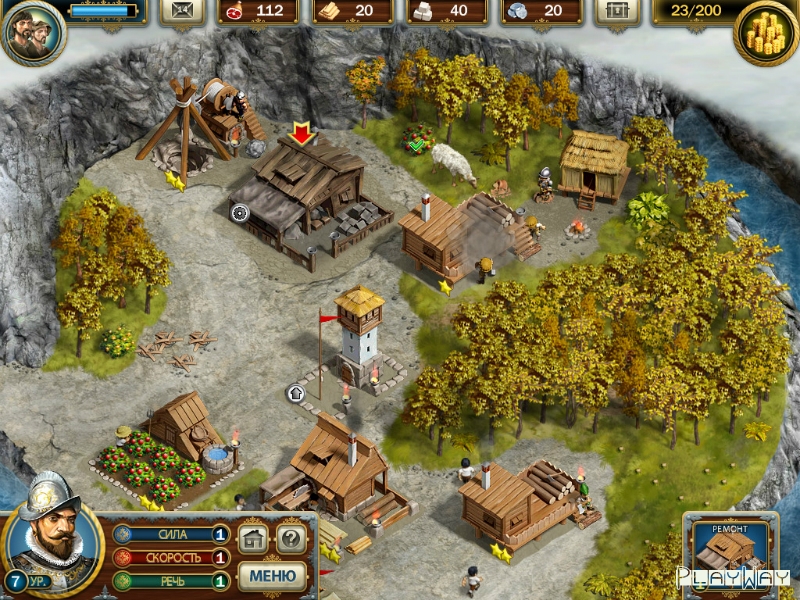Choose the СКОРОСТЬ stat bar

coord(170,558)
